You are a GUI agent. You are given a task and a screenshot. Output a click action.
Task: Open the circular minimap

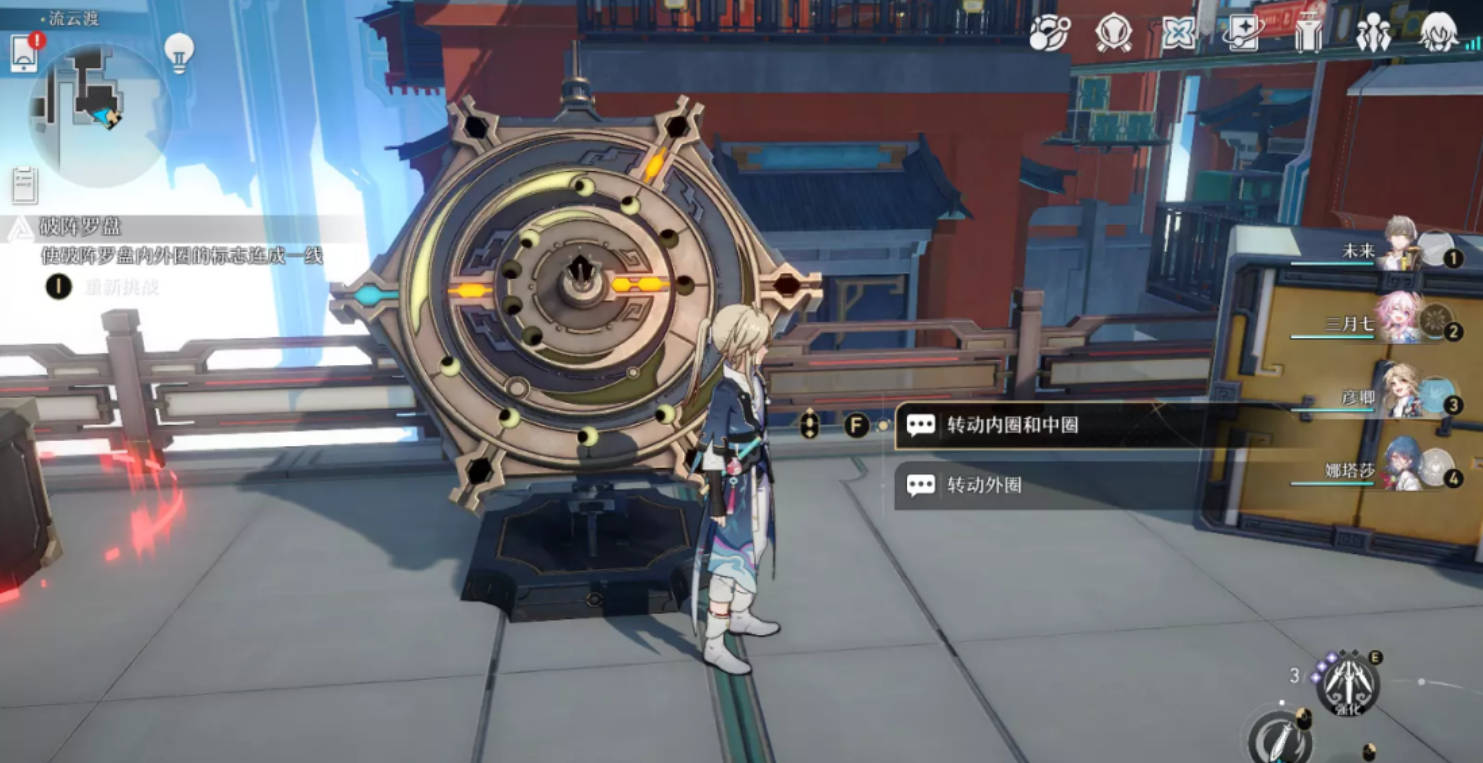tap(100, 104)
